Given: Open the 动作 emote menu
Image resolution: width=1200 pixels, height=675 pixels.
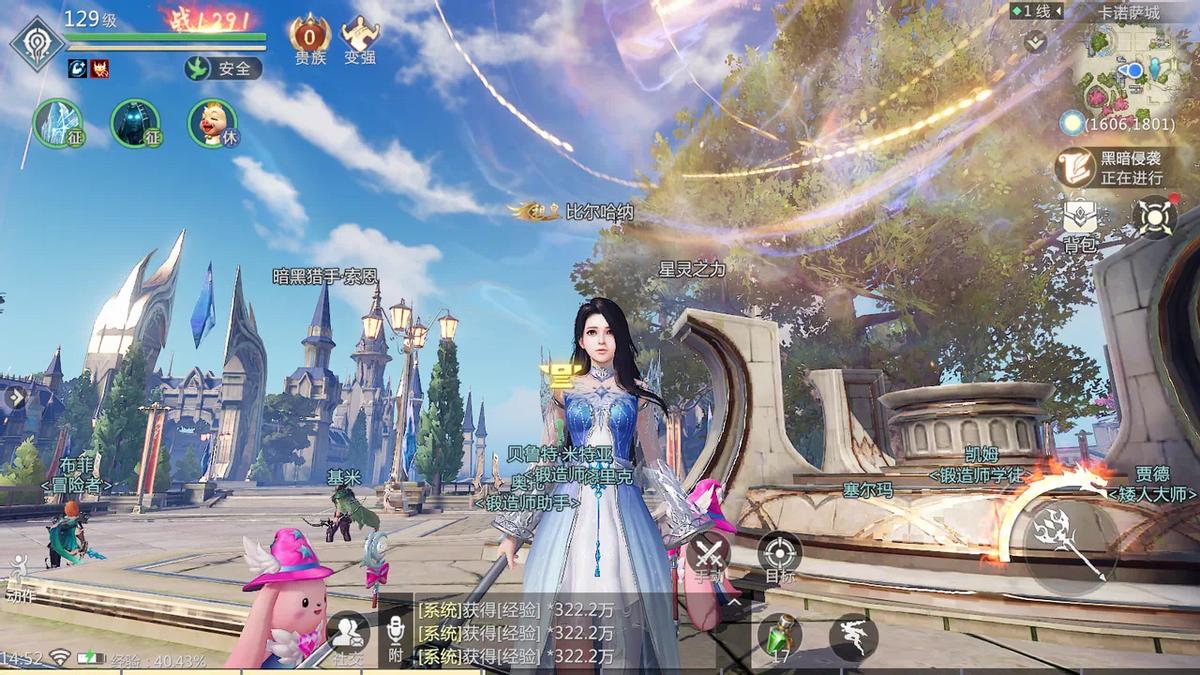Looking at the screenshot, I should [x=19, y=579].
